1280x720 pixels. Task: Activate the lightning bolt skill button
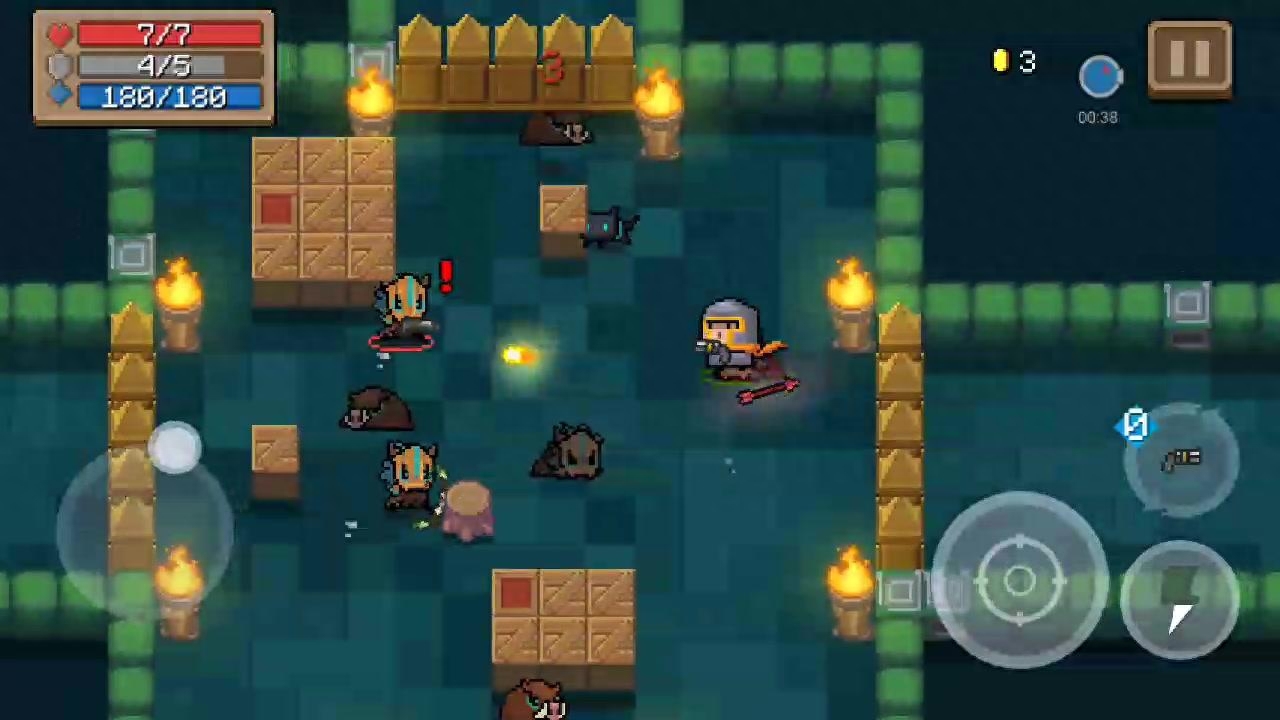click(1180, 600)
